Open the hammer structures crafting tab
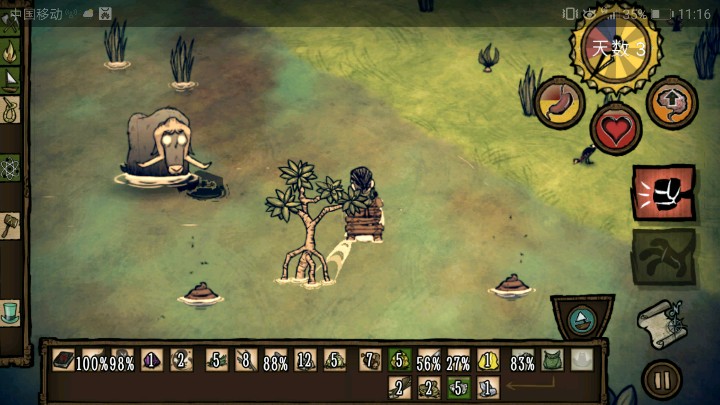The height and width of the screenshot is (405, 720). point(11,224)
